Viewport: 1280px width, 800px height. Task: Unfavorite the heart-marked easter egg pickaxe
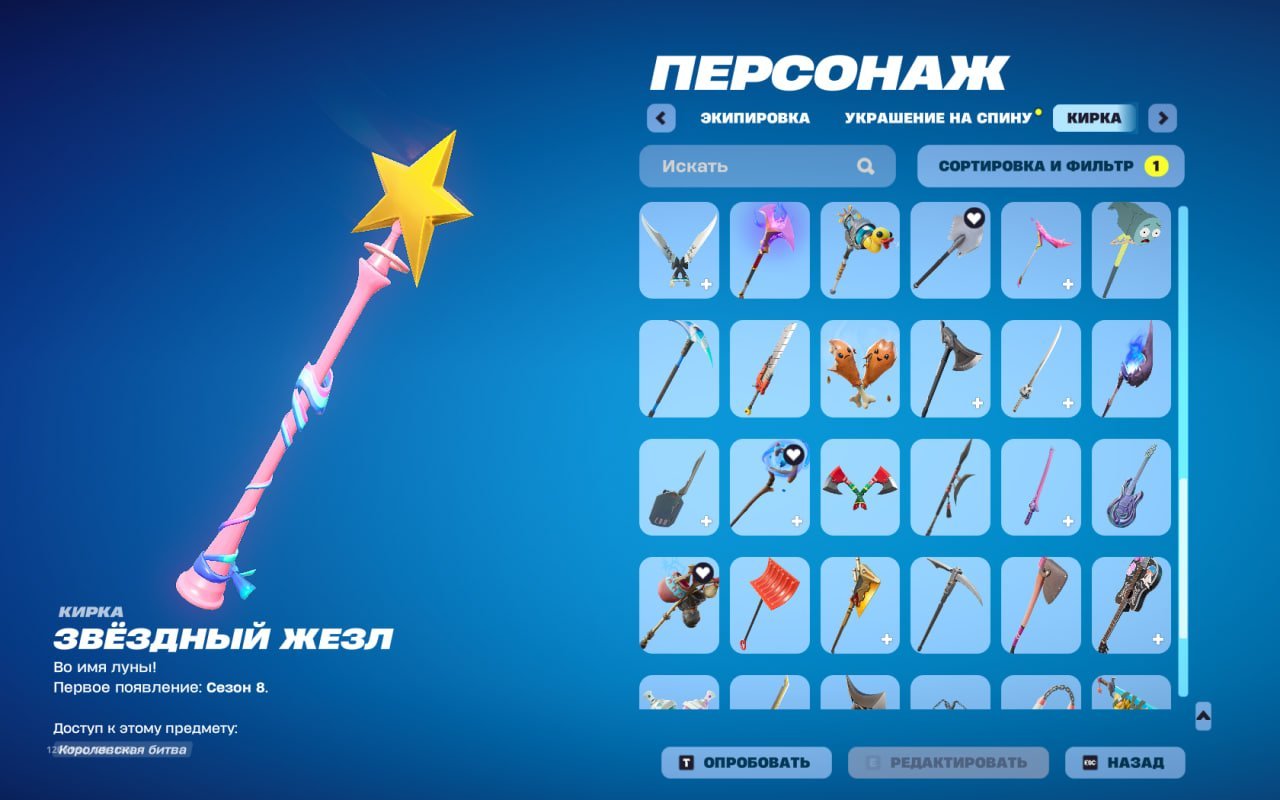click(701, 572)
